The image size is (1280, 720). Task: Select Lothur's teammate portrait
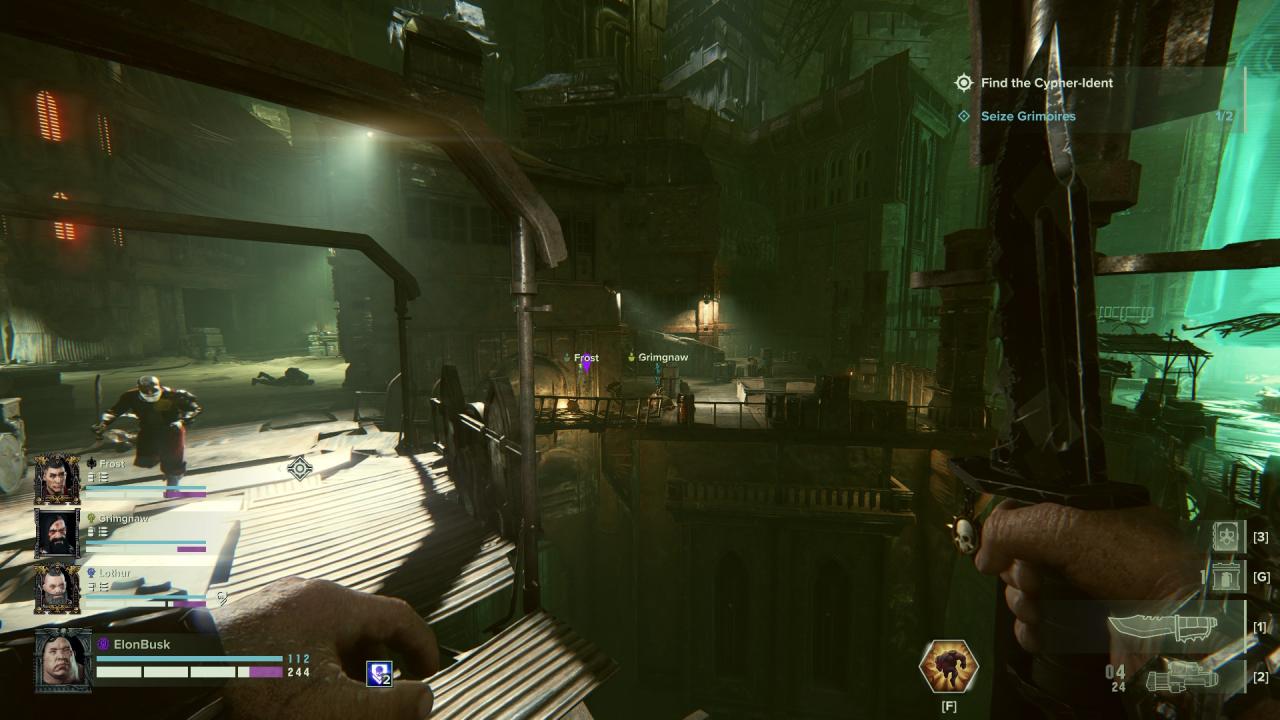point(57,588)
